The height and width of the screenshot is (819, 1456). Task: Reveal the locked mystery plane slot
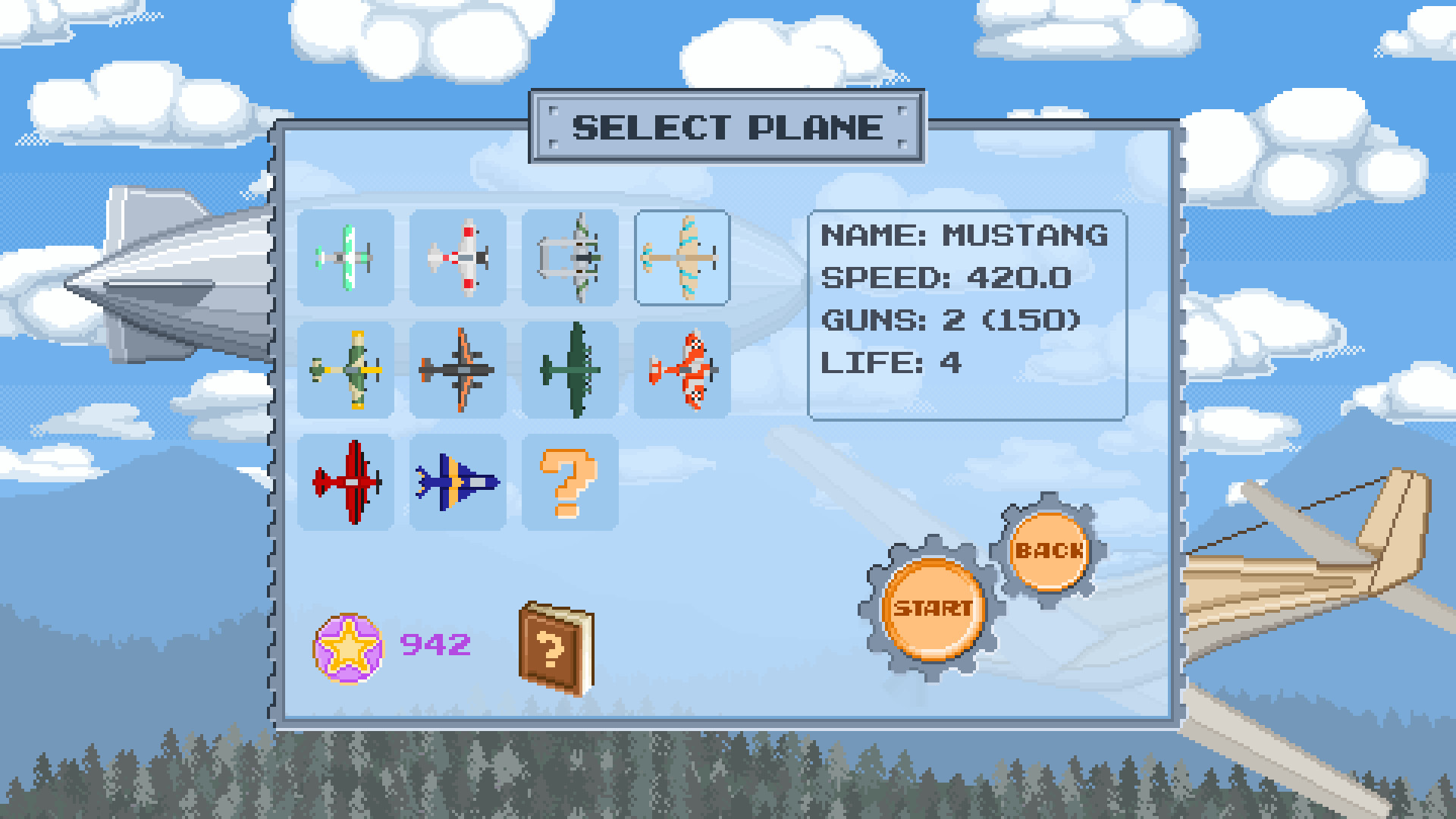(570, 483)
